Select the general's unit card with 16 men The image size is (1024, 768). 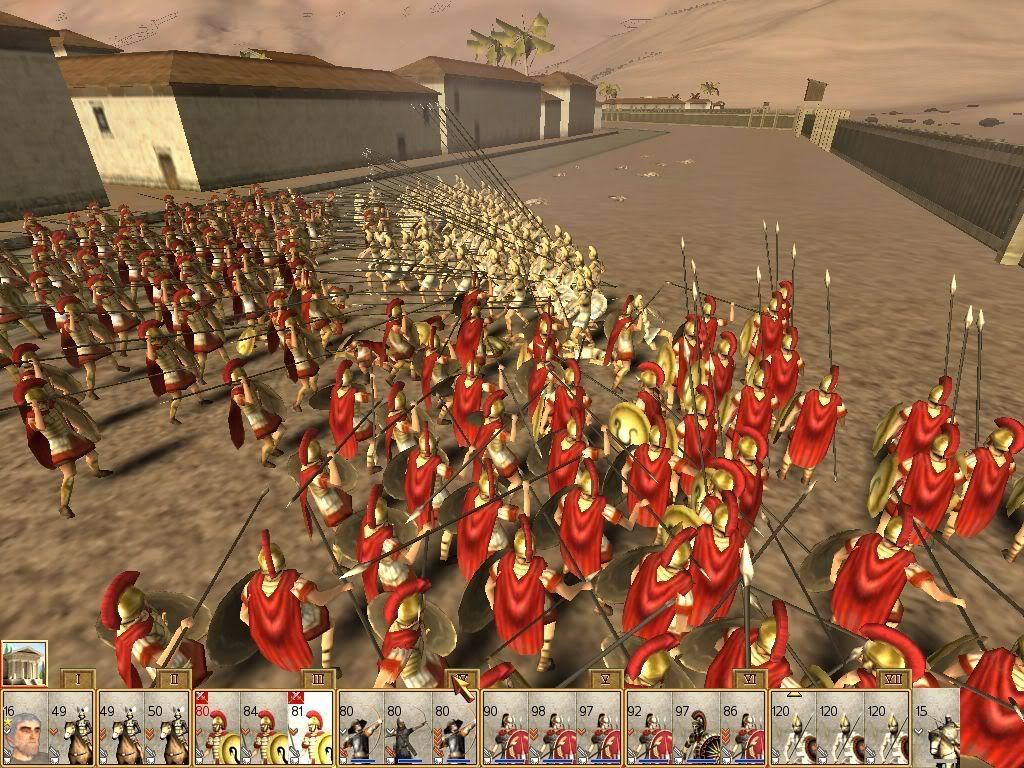[23, 728]
